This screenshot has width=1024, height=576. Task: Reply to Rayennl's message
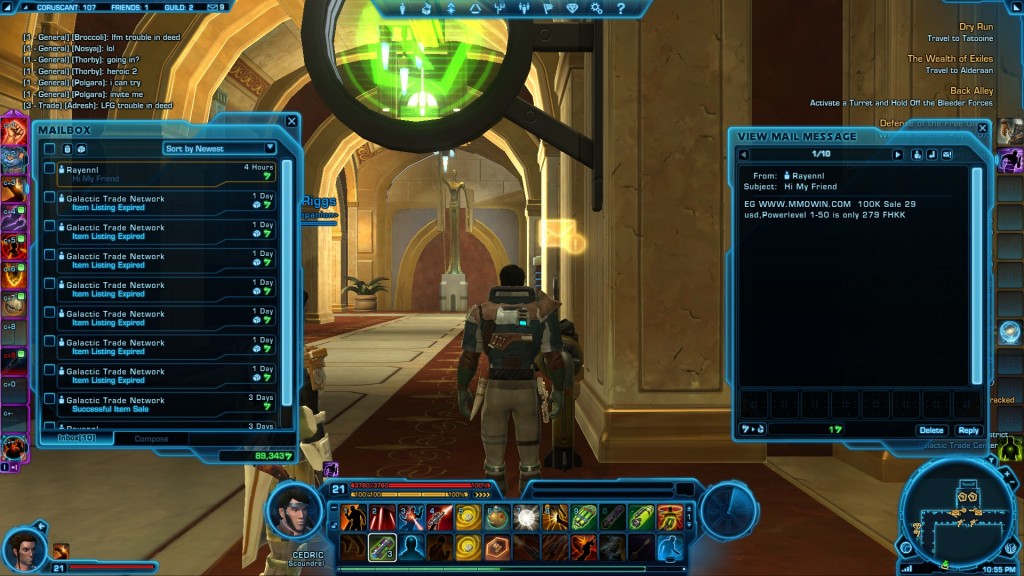pos(967,430)
